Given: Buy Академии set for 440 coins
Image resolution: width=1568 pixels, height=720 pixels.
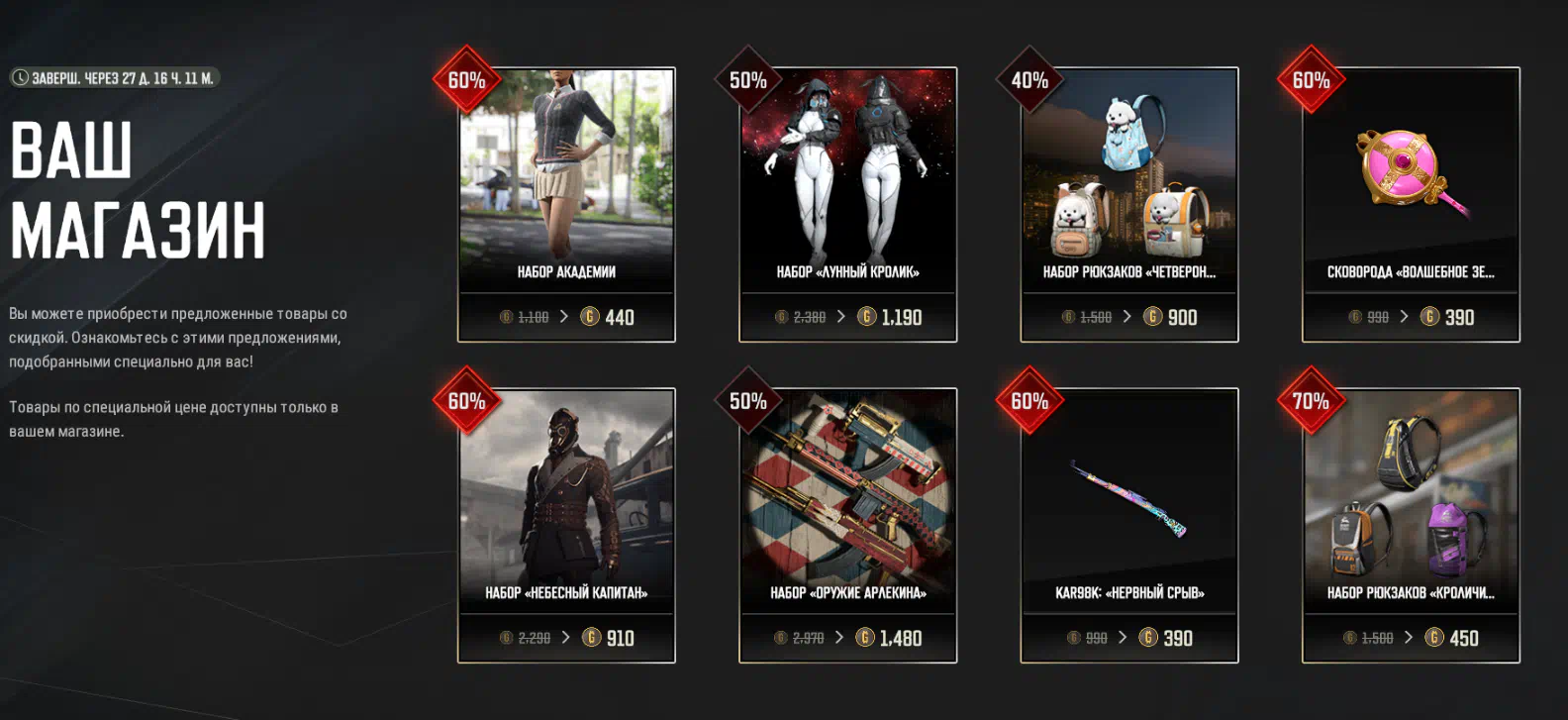Looking at the screenshot, I should pos(608,317).
